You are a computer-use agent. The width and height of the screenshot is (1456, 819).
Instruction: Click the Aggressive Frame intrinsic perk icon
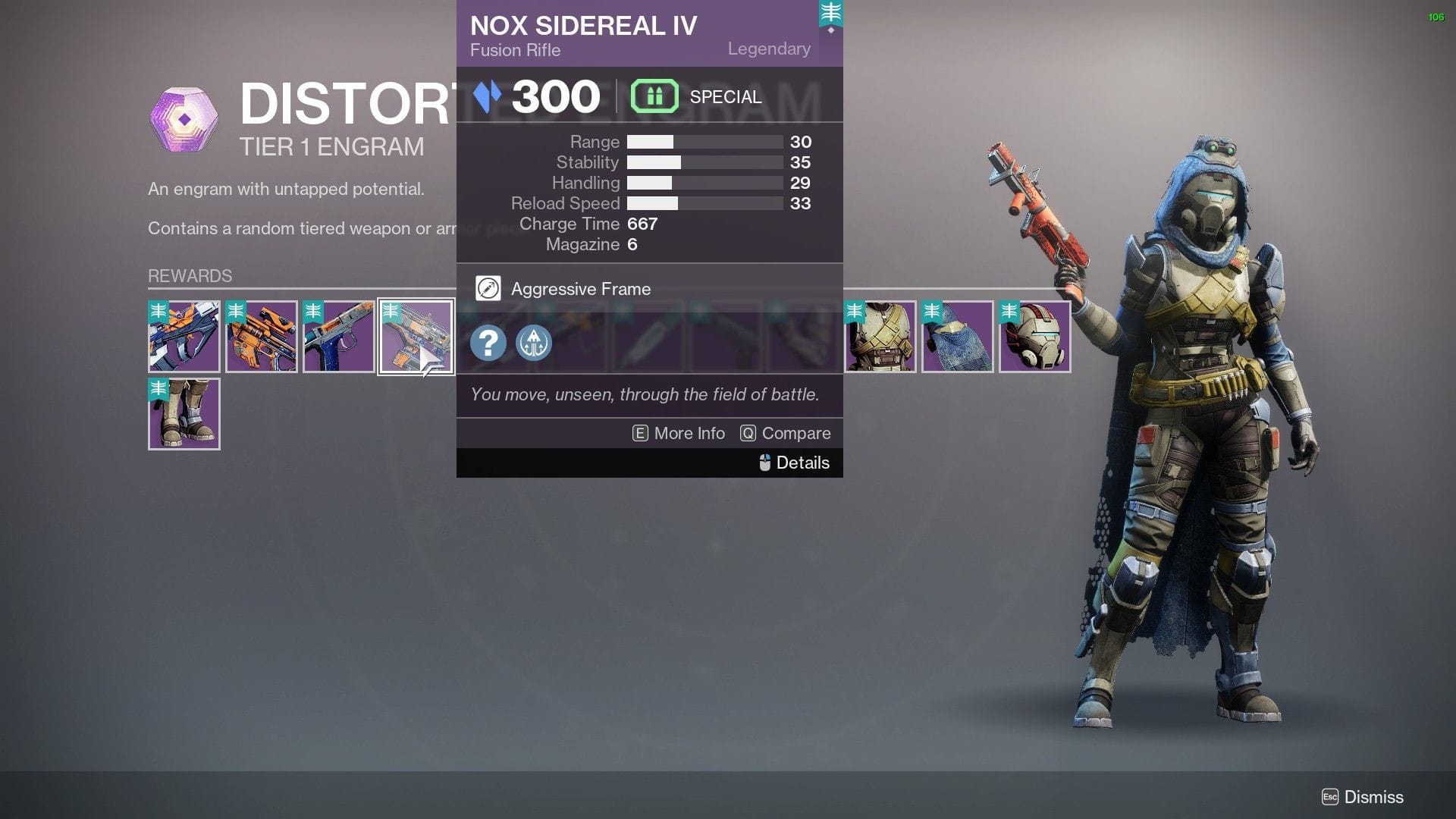tap(488, 288)
